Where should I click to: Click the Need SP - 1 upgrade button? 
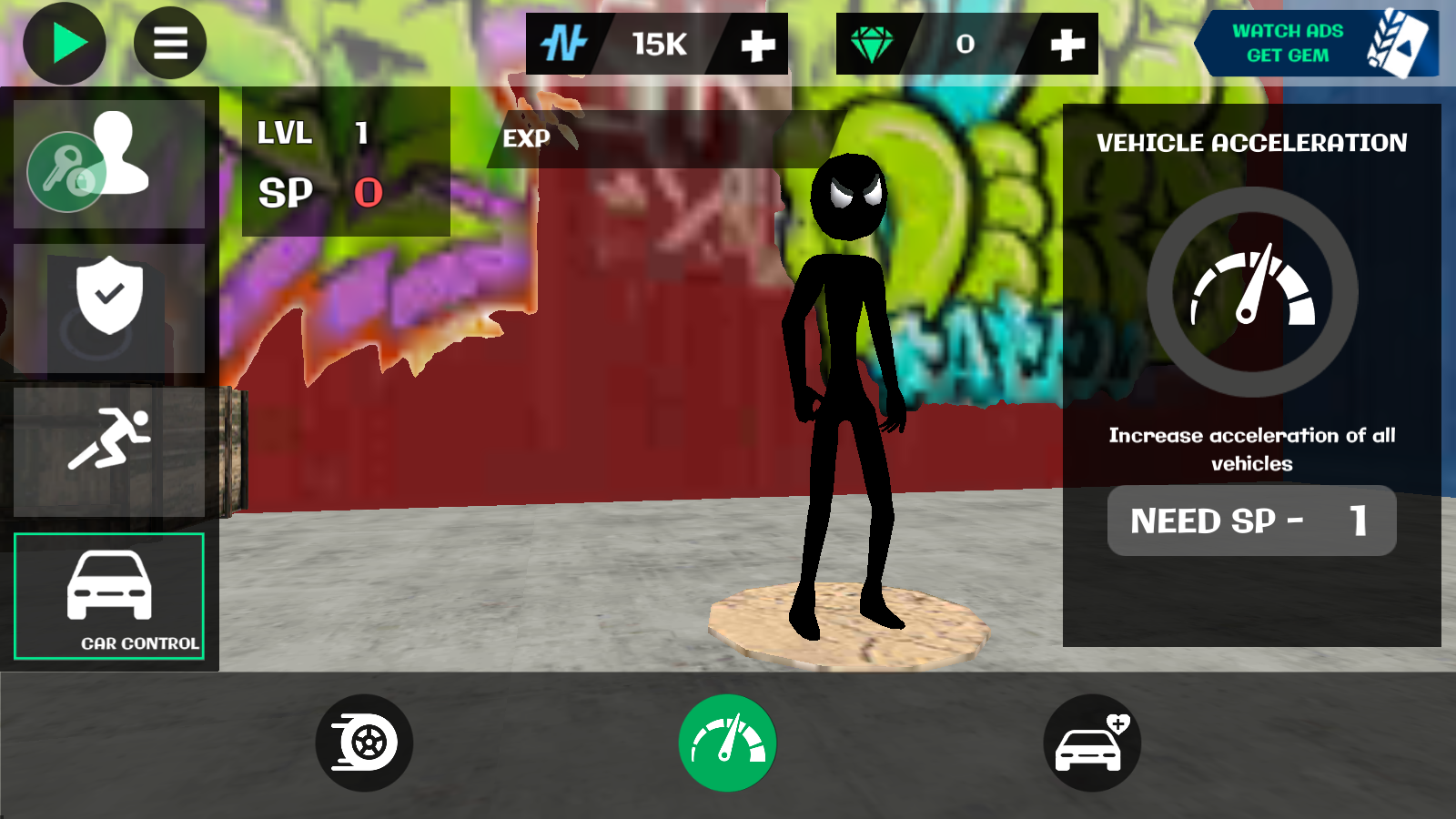[1251, 521]
